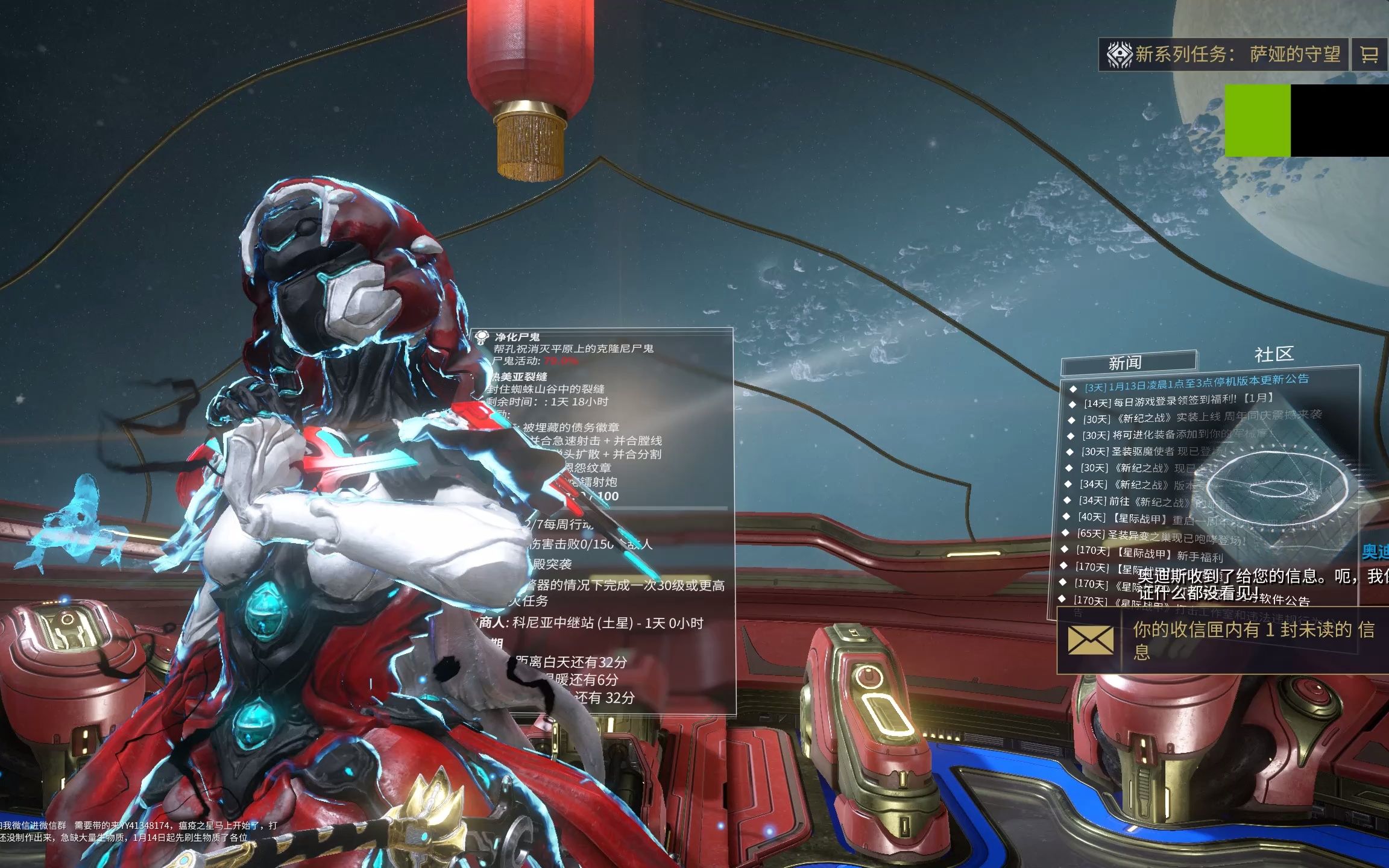Open the 【星际战甲】新手福利 news item

[1149, 553]
